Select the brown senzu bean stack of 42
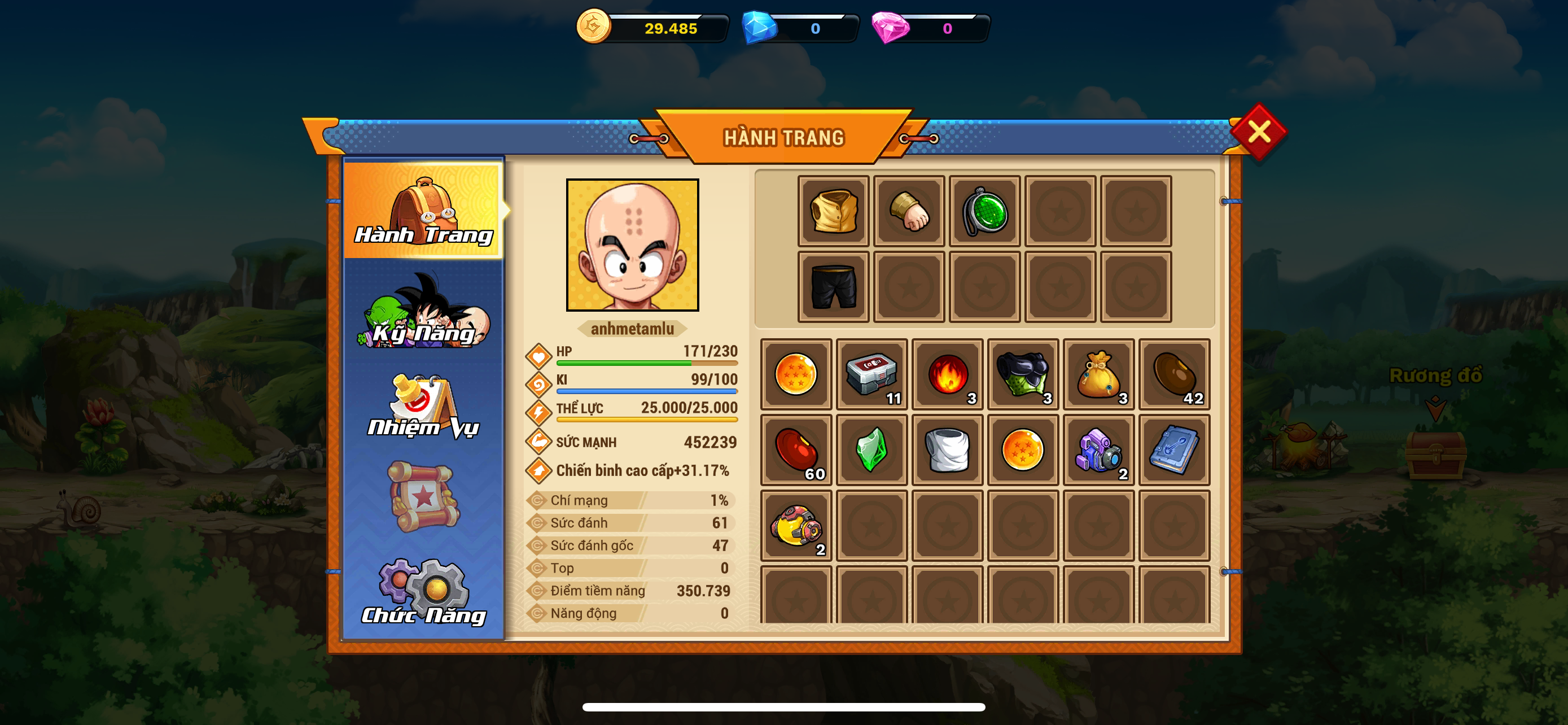The width and height of the screenshot is (1568, 725). (x=1174, y=374)
